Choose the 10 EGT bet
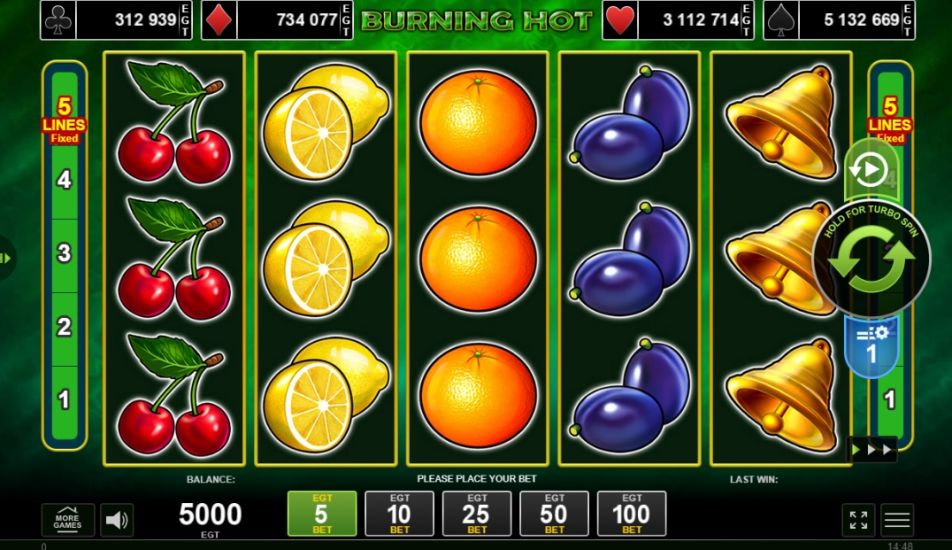This screenshot has height=550, width=952. pos(399,513)
